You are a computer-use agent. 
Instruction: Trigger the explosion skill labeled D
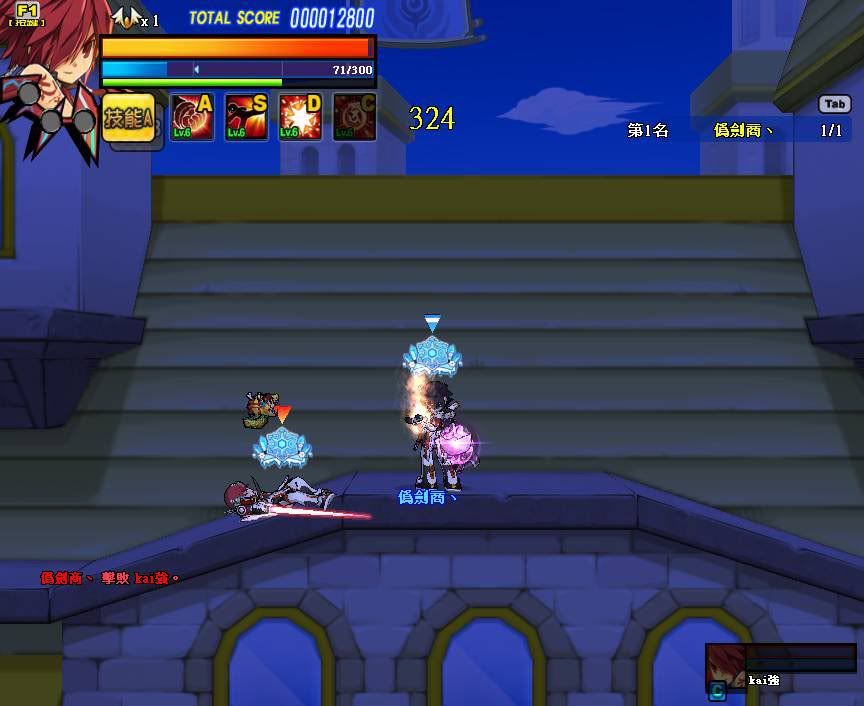pyautogui.click(x=300, y=117)
